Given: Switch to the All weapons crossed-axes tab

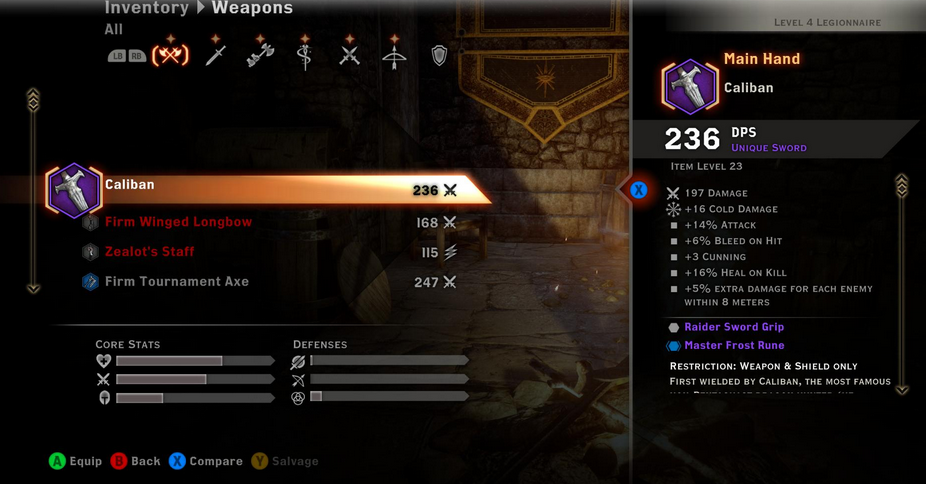Looking at the screenshot, I should point(169,55).
